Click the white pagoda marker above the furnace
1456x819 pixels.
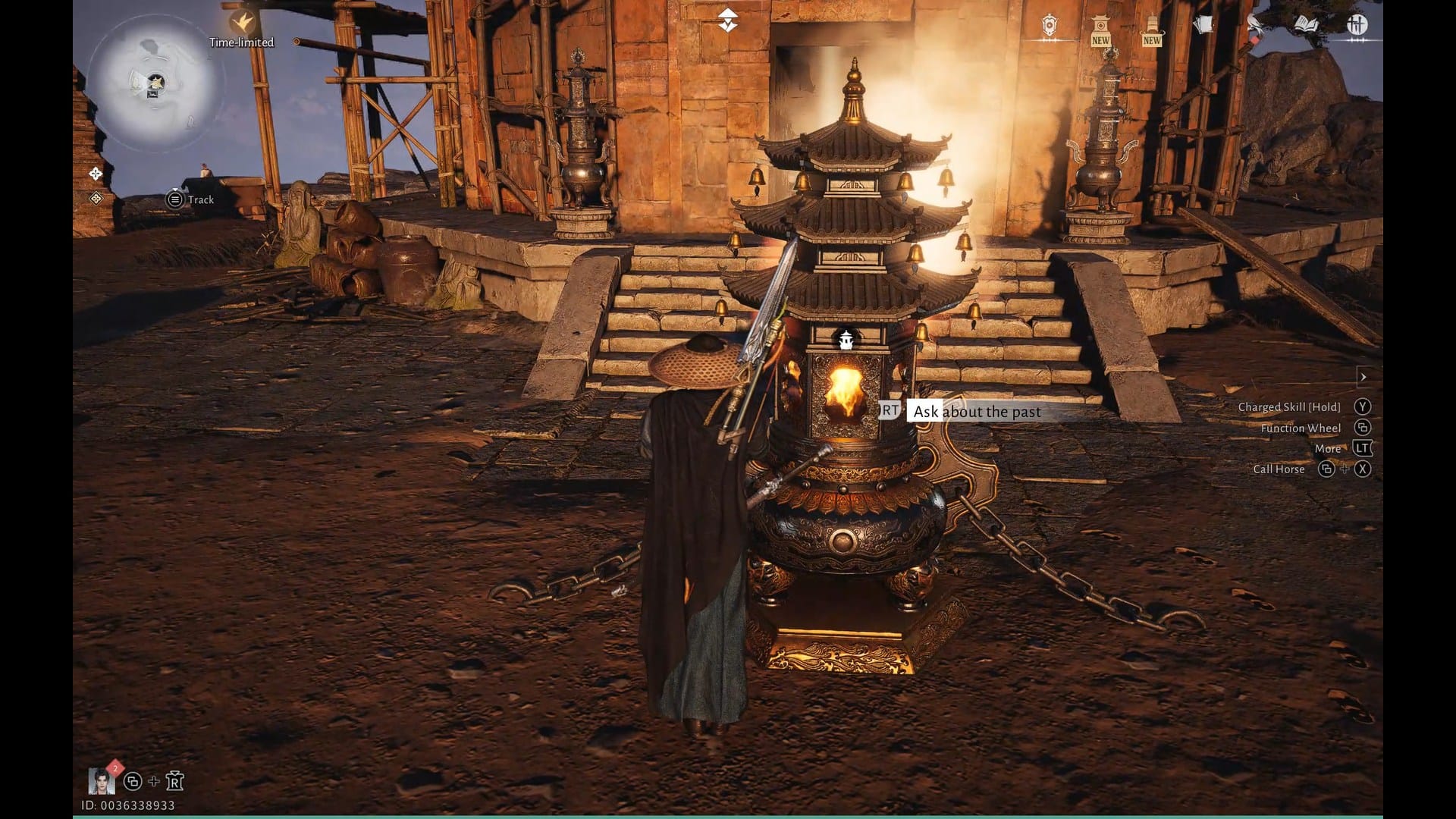847,340
